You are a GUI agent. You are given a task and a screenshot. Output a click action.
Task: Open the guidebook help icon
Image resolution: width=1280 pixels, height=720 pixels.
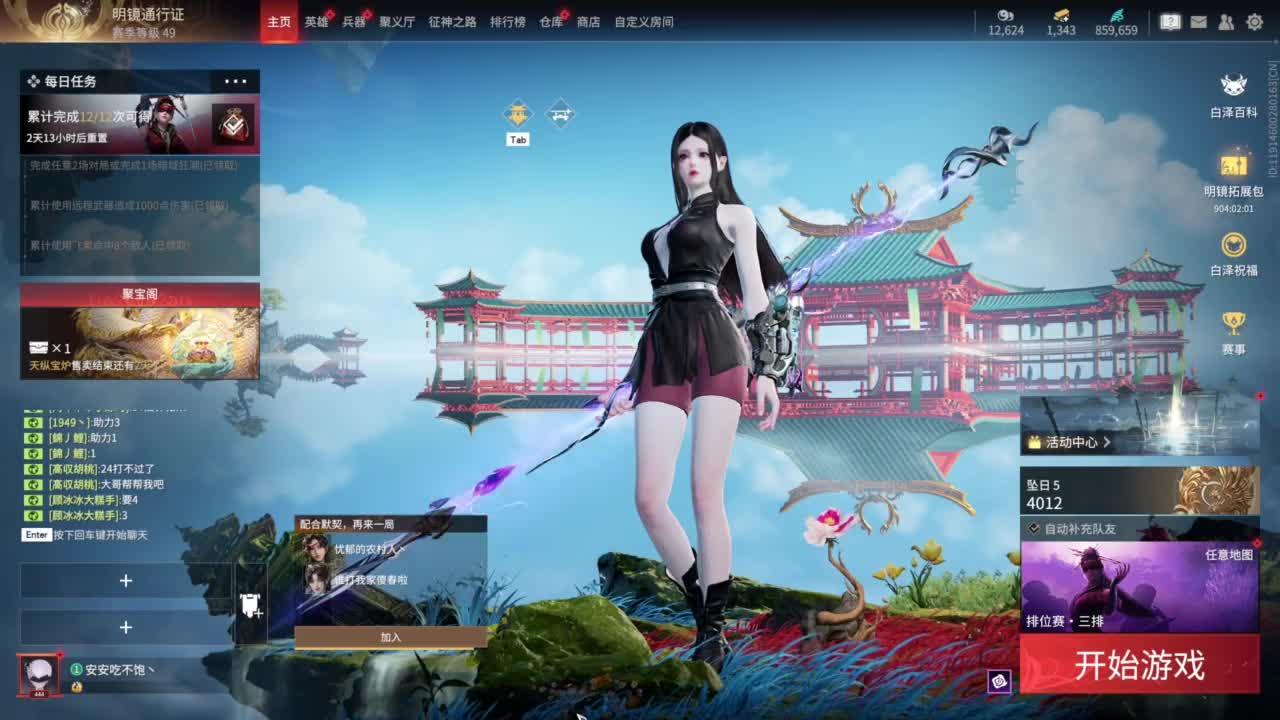pyautogui.click(x=1170, y=22)
